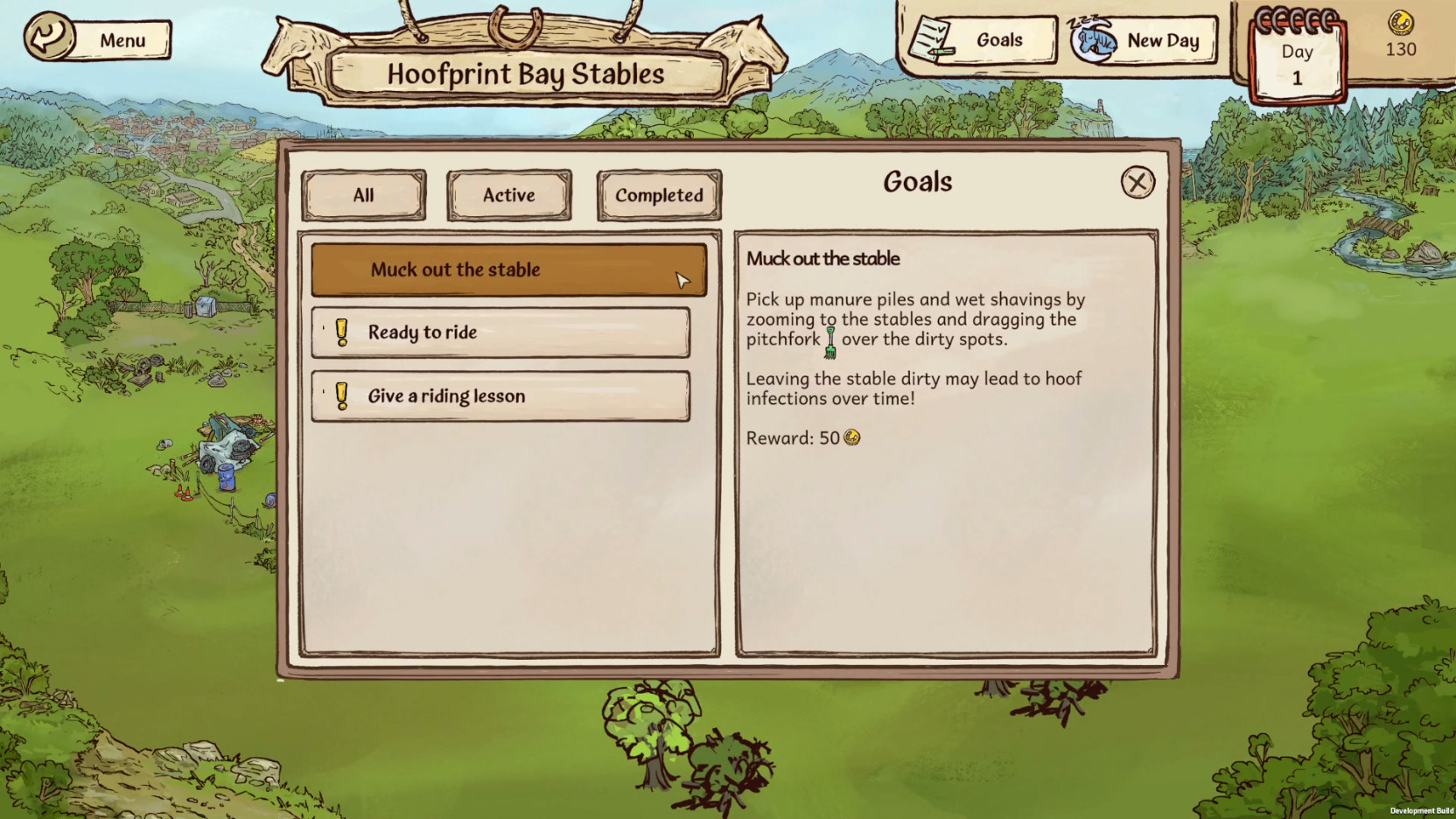Viewport: 1456px width, 819px height.
Task: Open the Menu button
Action: click(x=98, y=39)
